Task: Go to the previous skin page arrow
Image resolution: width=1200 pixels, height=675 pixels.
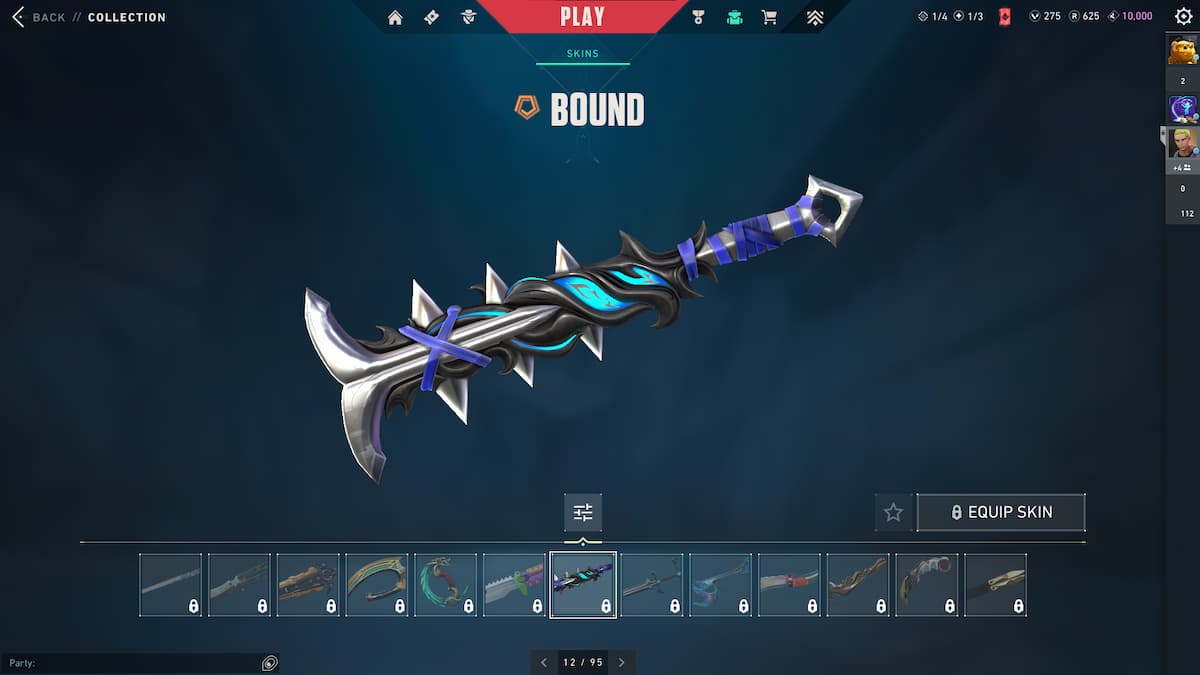Action: coord(544,662)
